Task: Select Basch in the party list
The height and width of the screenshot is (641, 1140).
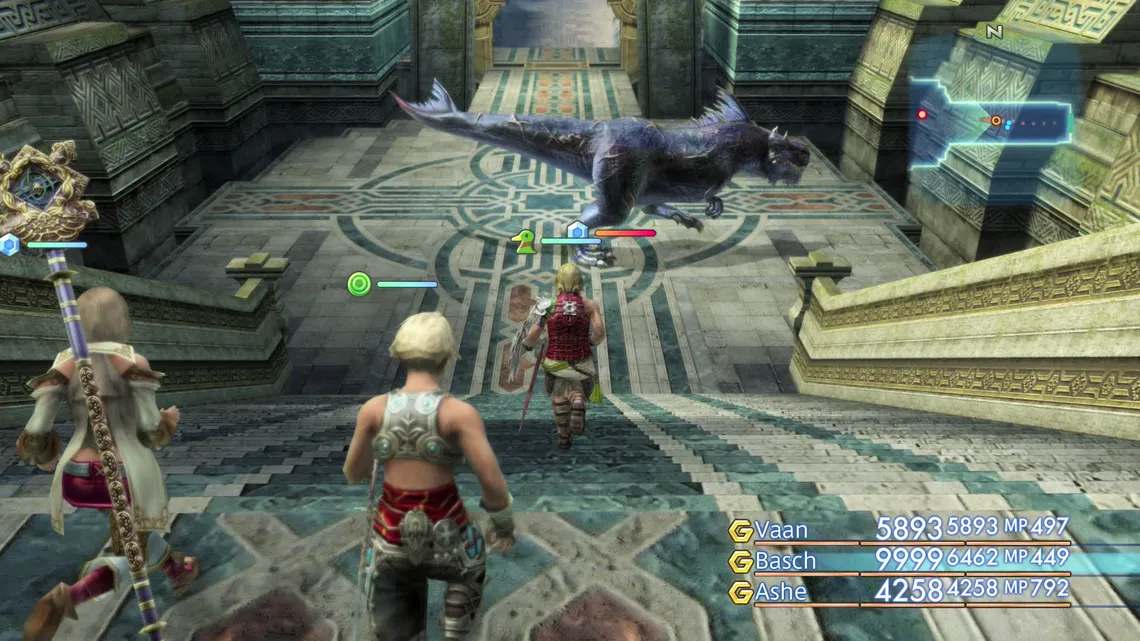Action: (x=785, y=561)
